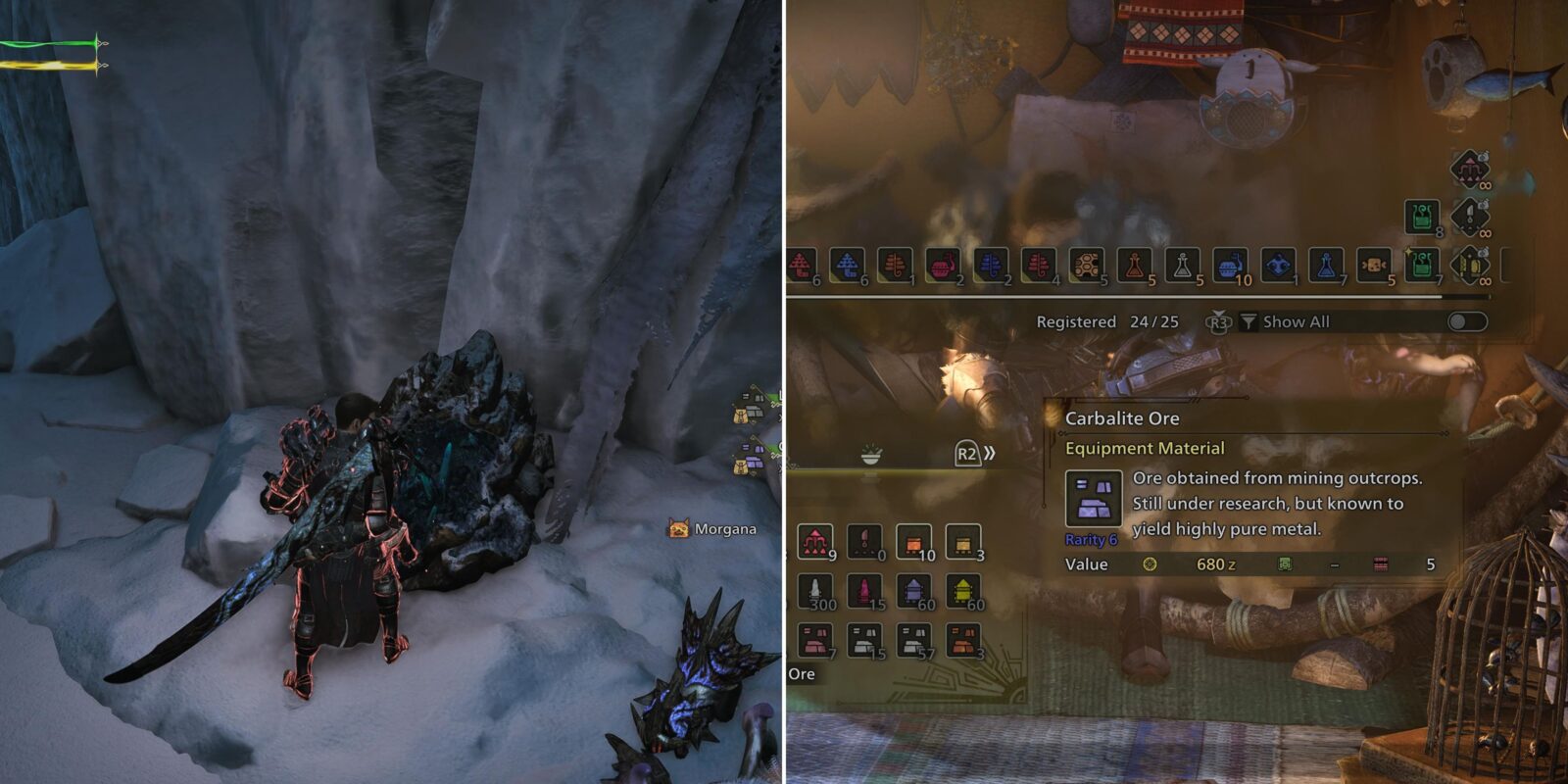Viewport: 1568px width, 784px height.
Task: Select the red capture net slot with 9
Action: pyautogui.click(x=815, y=541)
